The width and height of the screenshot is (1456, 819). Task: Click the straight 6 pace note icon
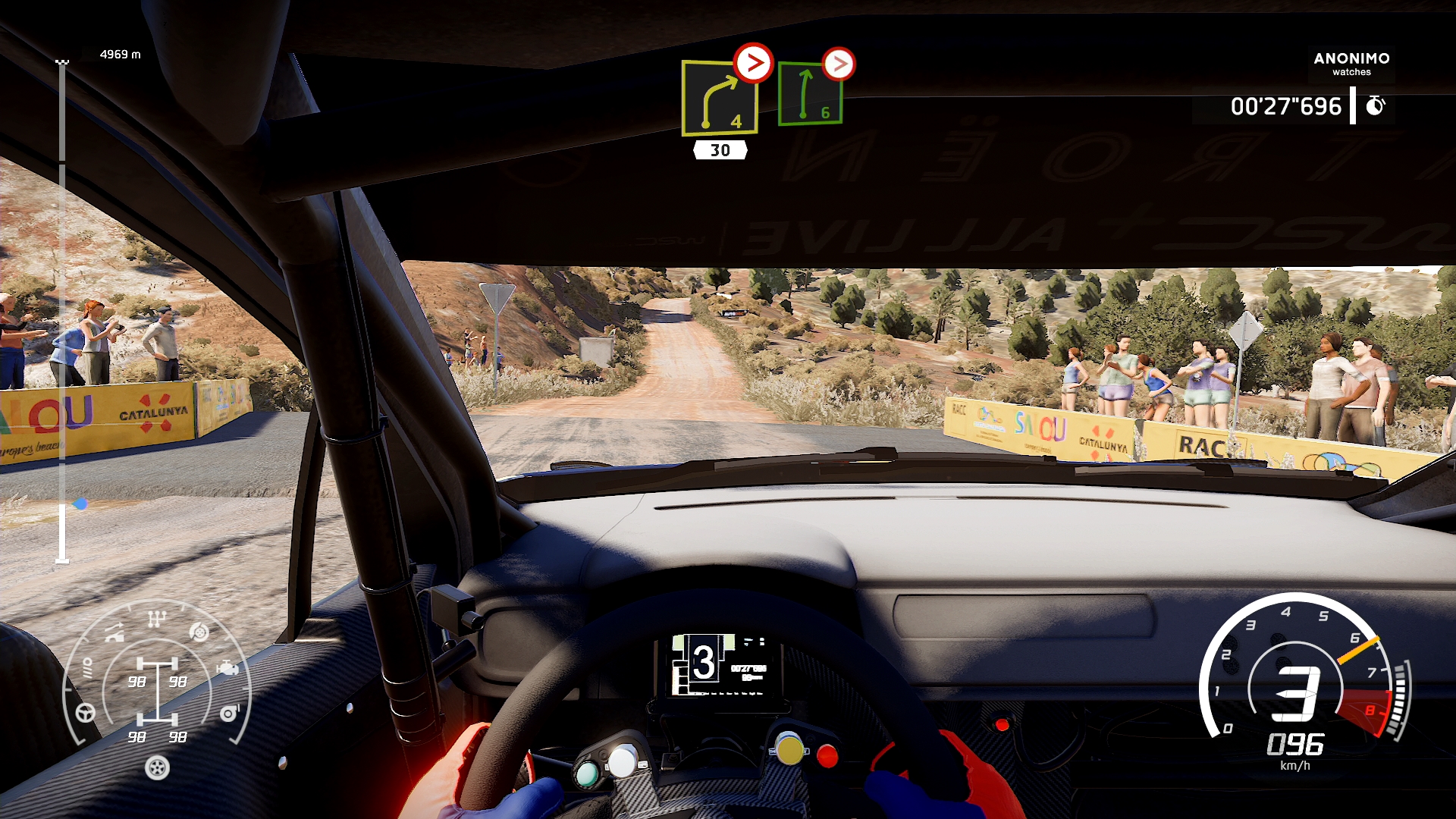point(810,95)
